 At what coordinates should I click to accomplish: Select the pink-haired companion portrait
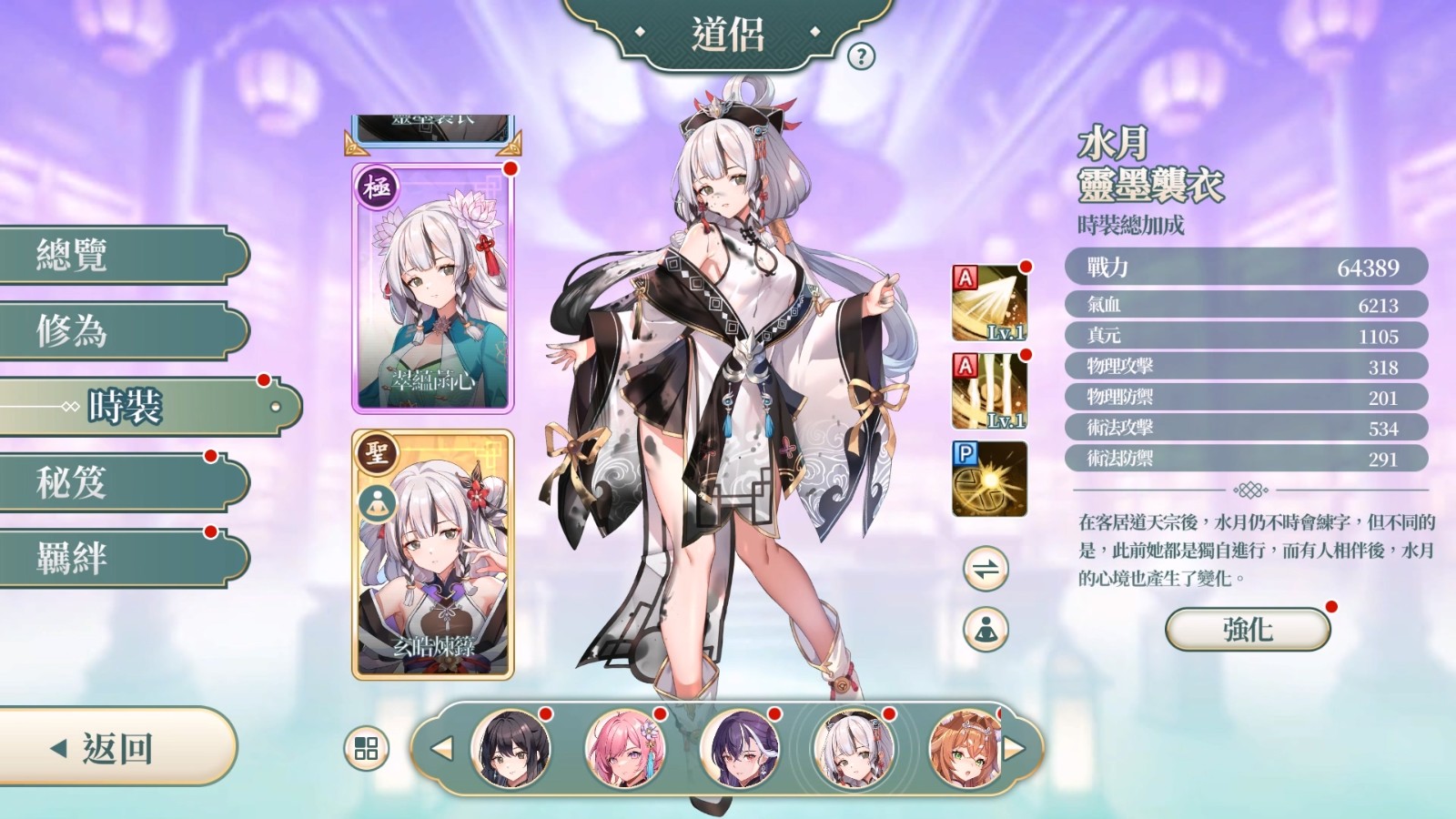(x=625, y=749)
